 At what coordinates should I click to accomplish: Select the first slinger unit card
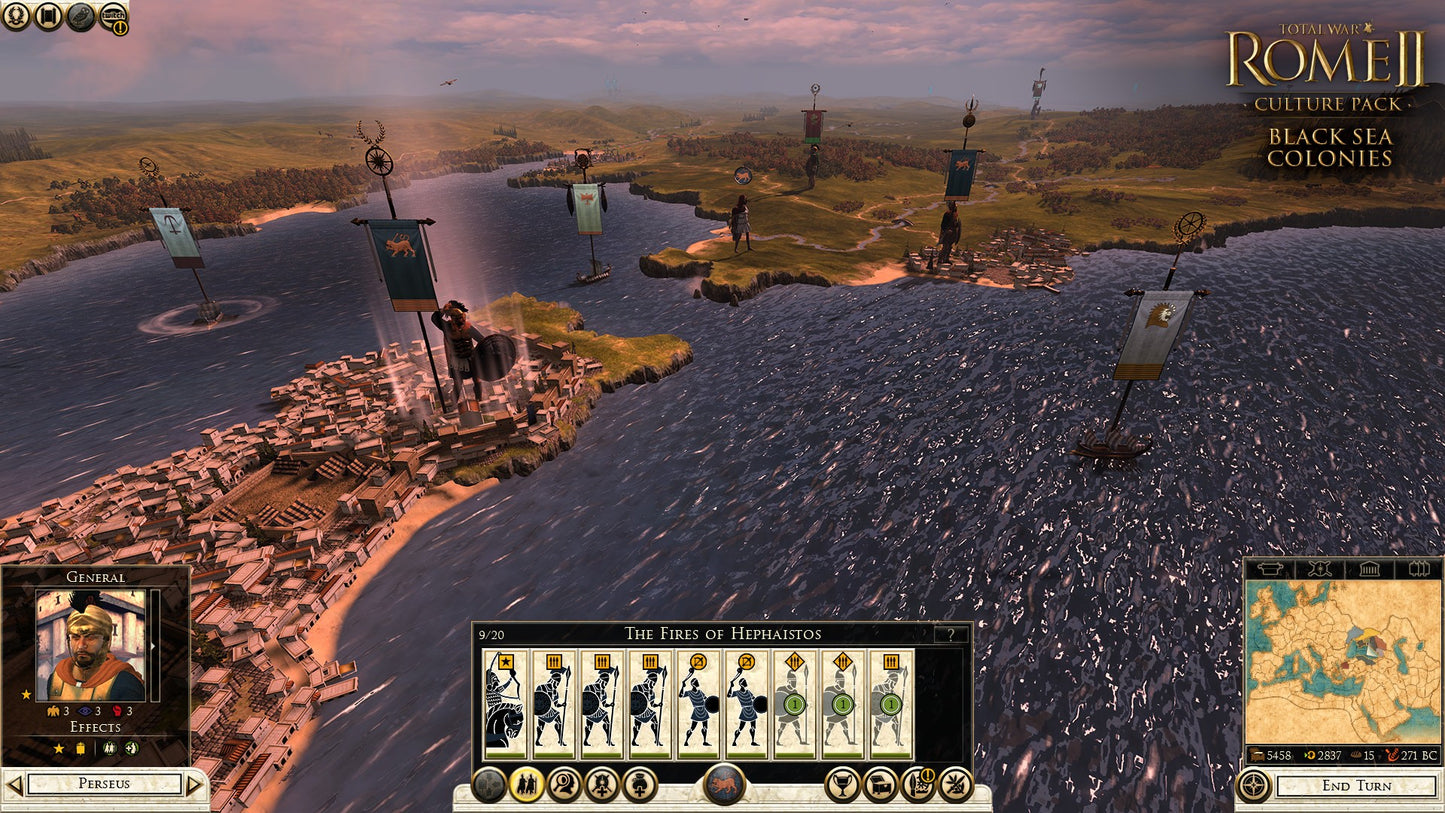[698, 705]
